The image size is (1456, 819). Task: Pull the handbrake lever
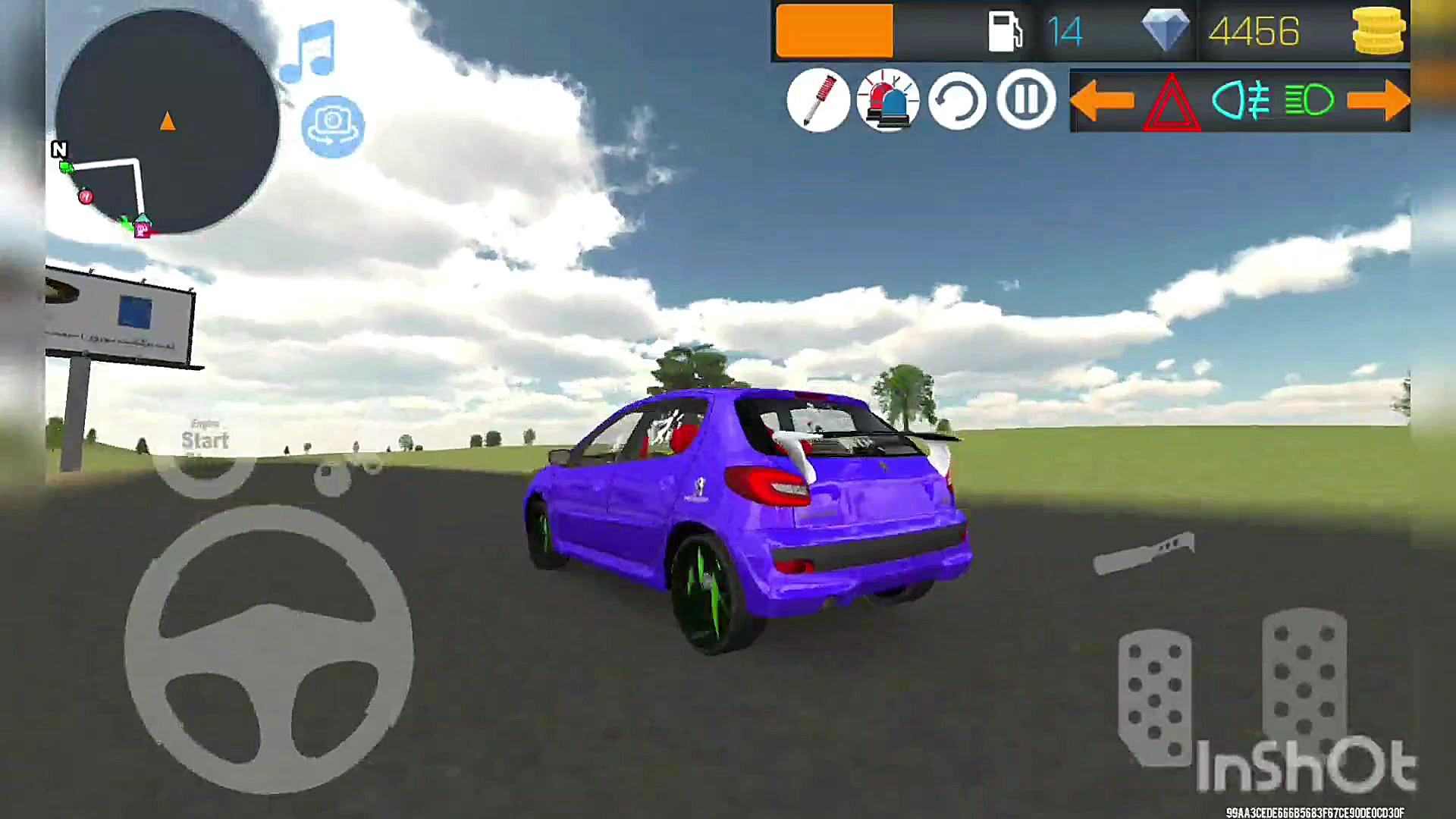1144,554
